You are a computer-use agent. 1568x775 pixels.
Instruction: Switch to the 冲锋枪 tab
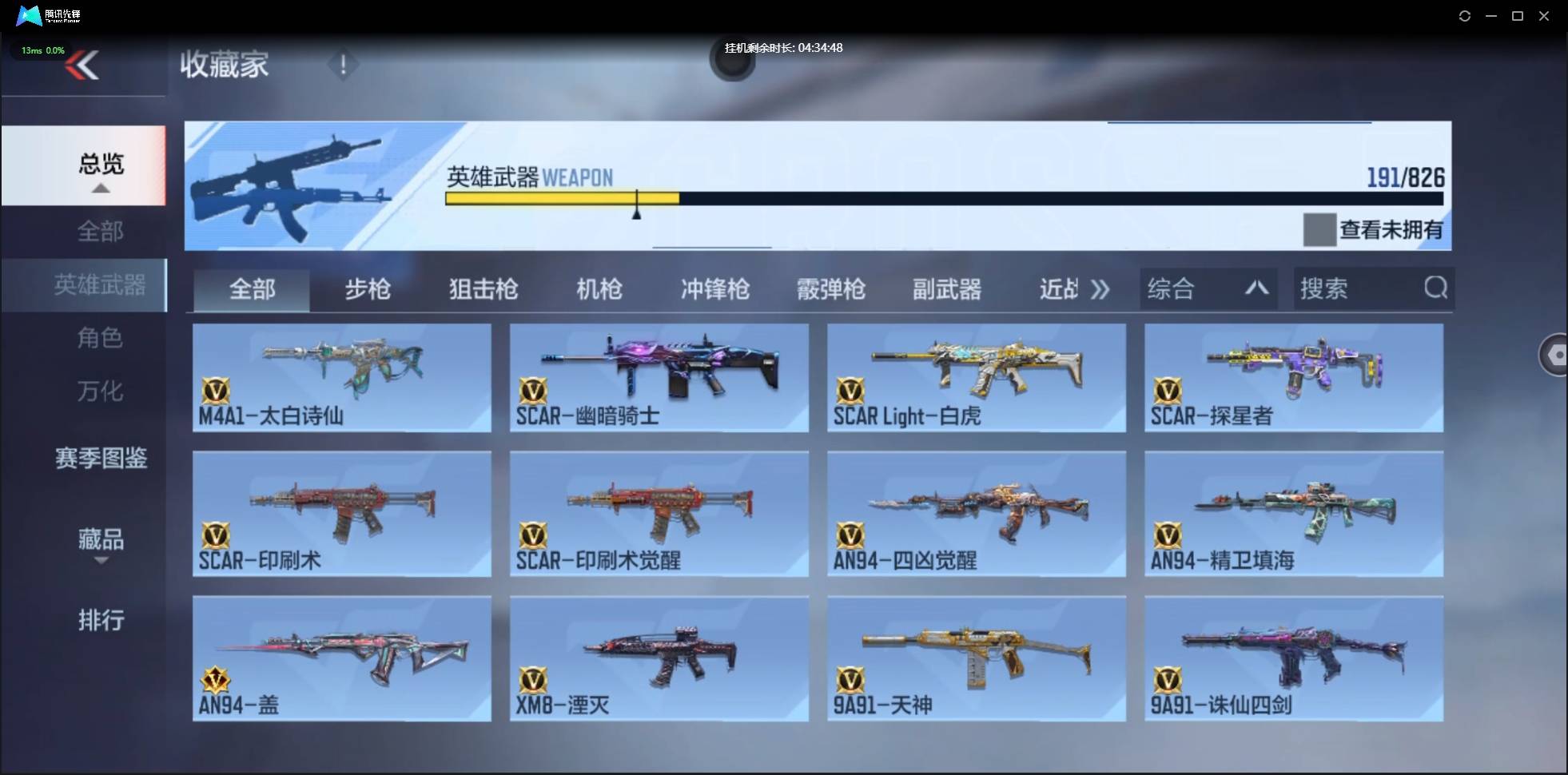pyautogui.click(x=714, y=289)
